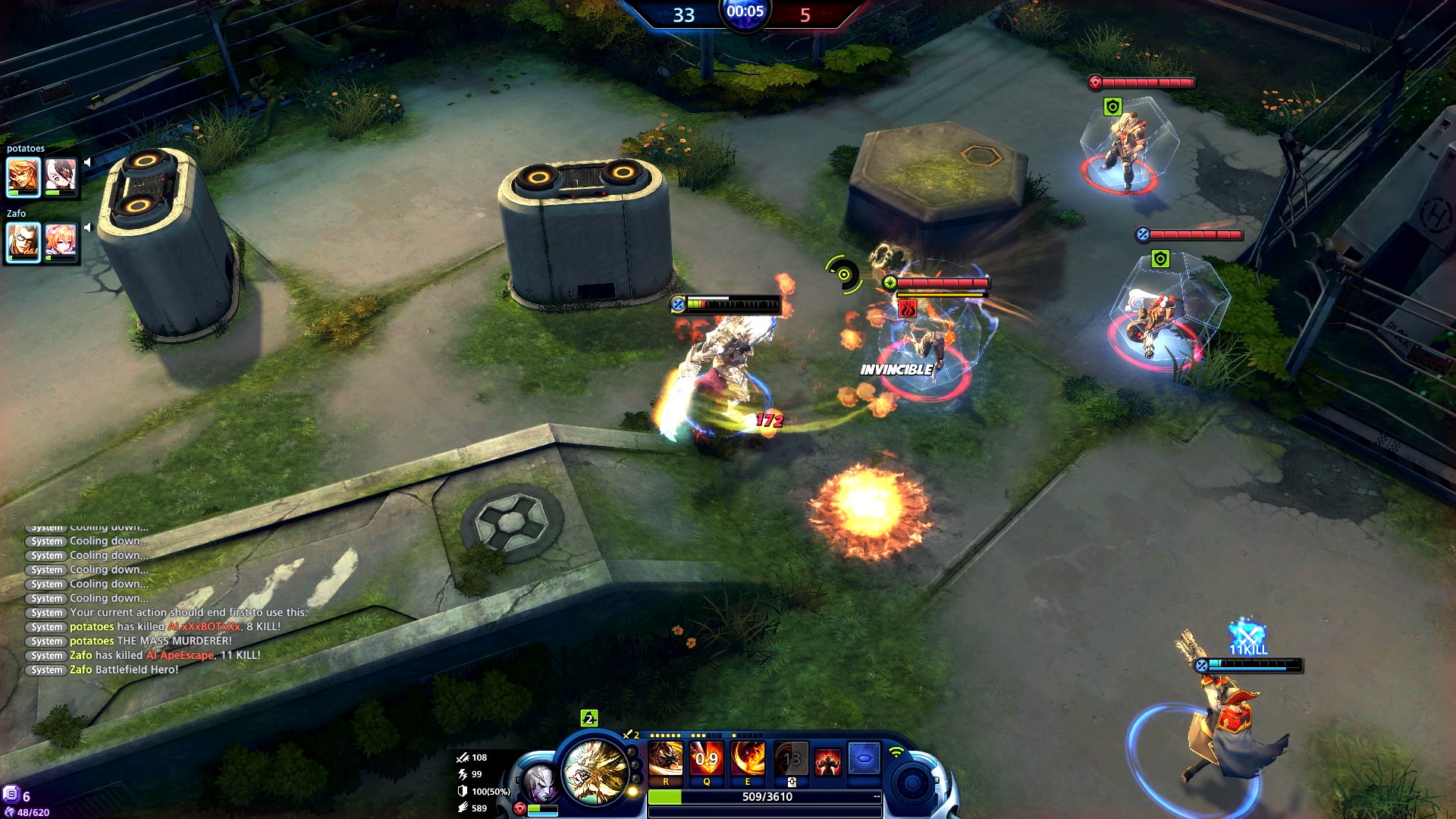Choose Zafo's glasses-wearing hero portrait

point(23,242)
